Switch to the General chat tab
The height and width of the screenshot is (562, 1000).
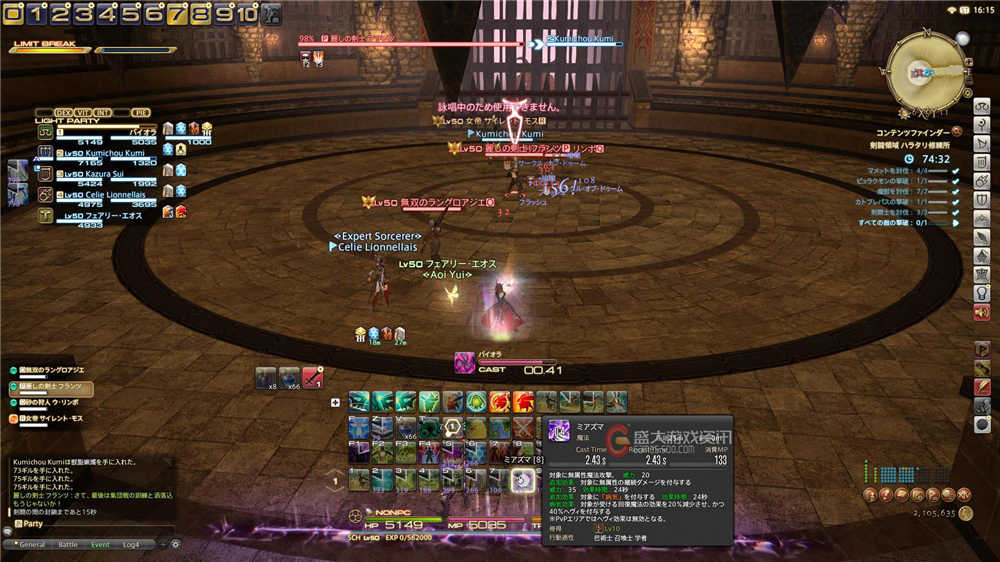33,544
